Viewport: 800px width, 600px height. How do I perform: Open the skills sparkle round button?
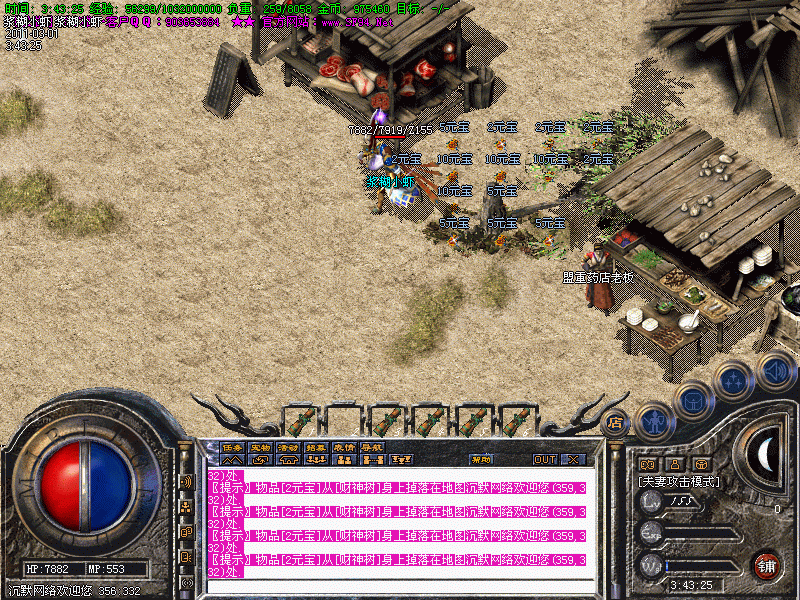(733, 380)
